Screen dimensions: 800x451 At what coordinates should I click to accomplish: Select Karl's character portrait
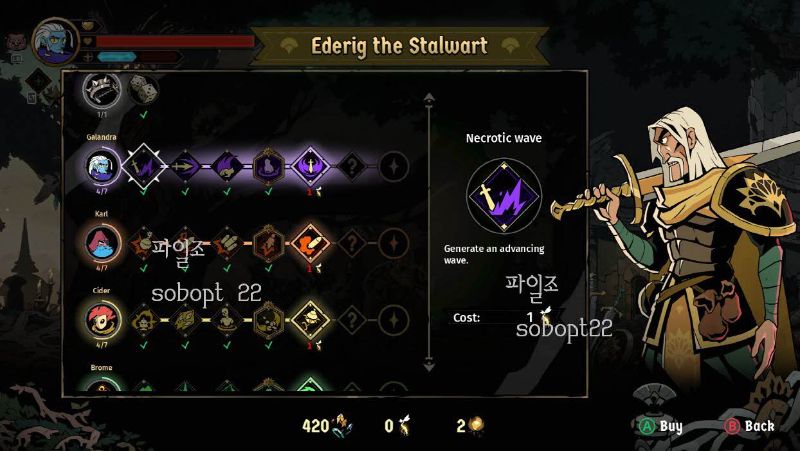coord(102,241)
